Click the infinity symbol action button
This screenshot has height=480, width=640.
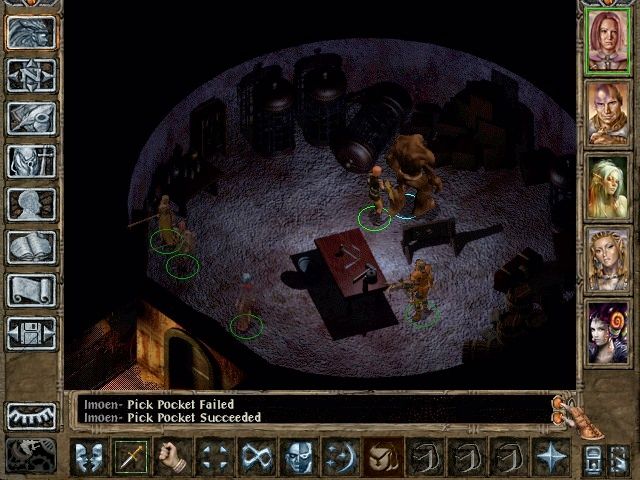257,457
